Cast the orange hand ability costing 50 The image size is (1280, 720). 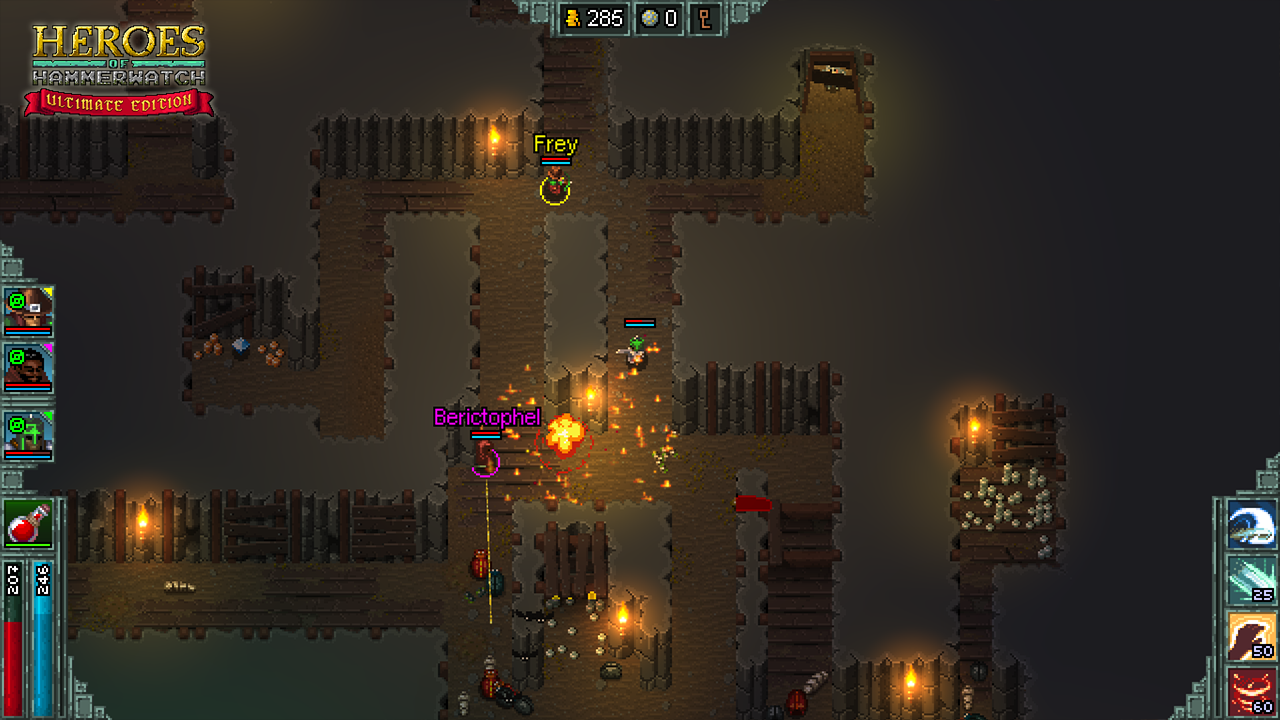pyautogui.click(x=1251, y=637)
